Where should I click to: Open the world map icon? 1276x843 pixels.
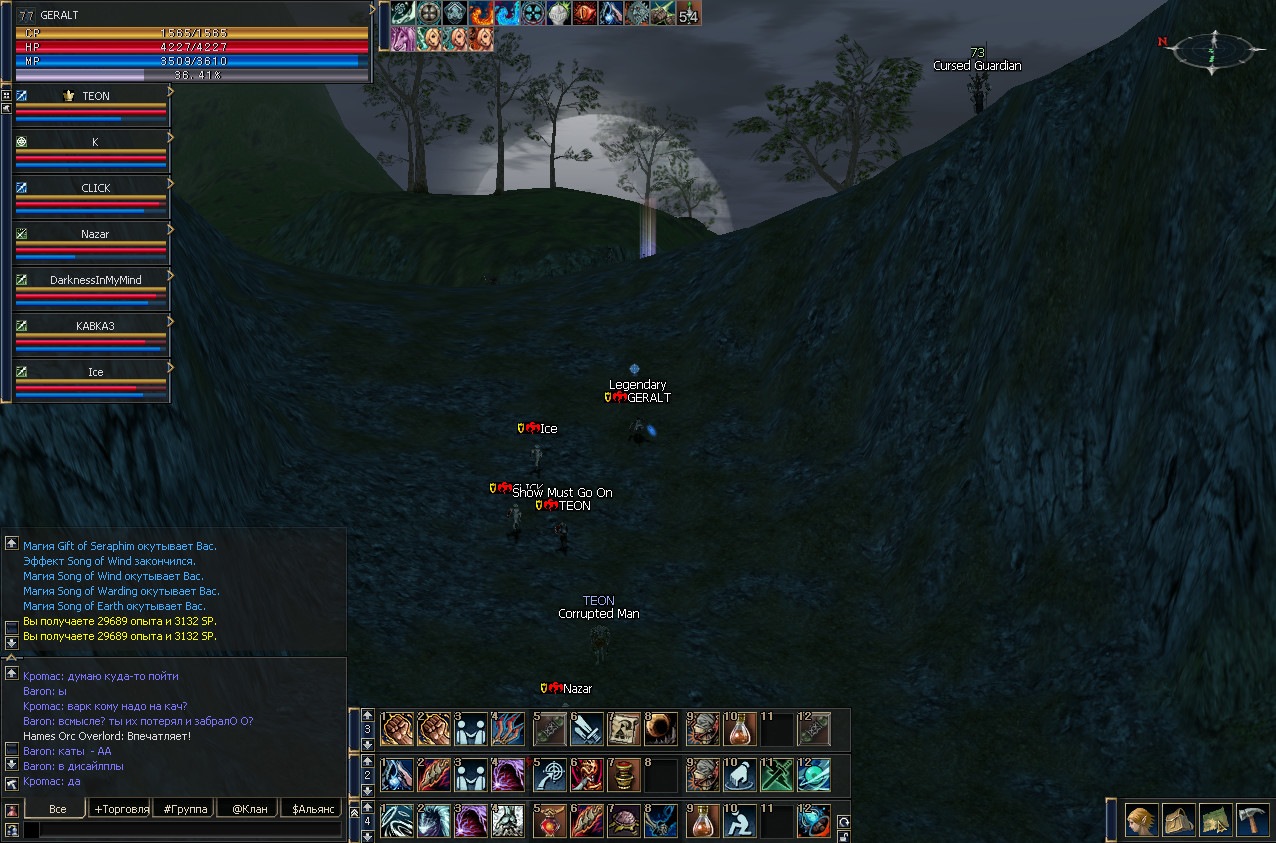point(1216,820)
